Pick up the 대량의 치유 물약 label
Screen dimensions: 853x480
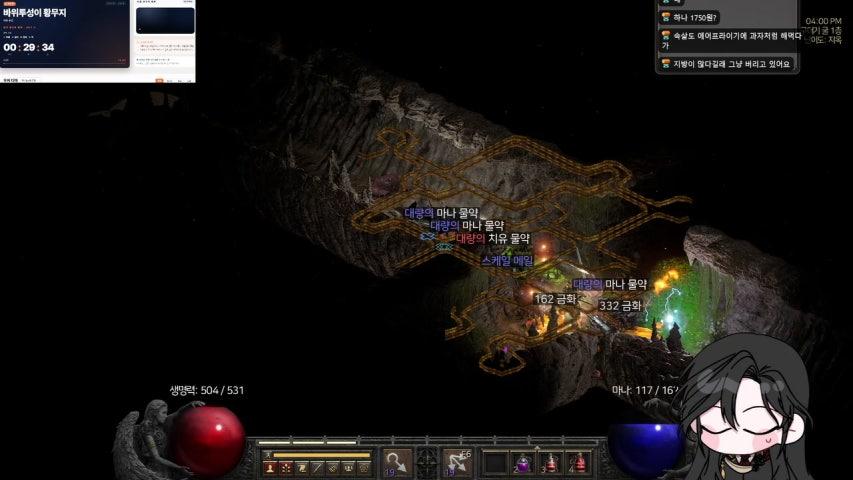coord(493,239)
